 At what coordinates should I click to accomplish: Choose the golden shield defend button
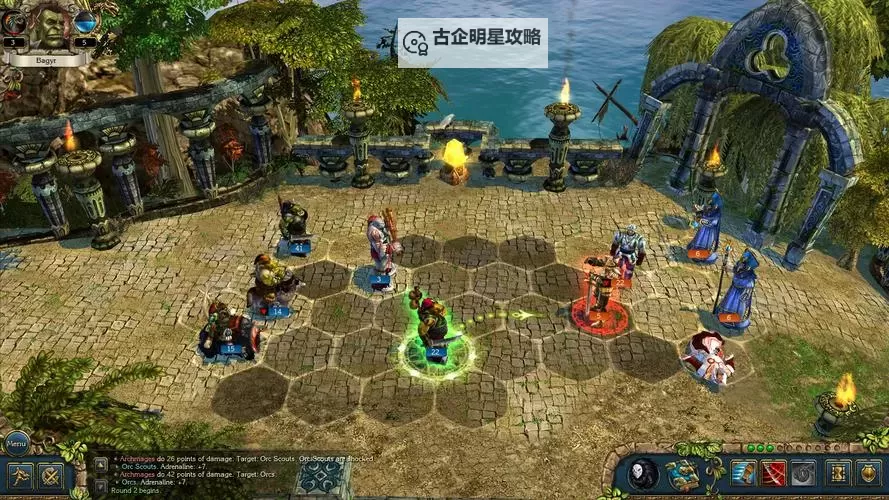click(x=868, y=473)
